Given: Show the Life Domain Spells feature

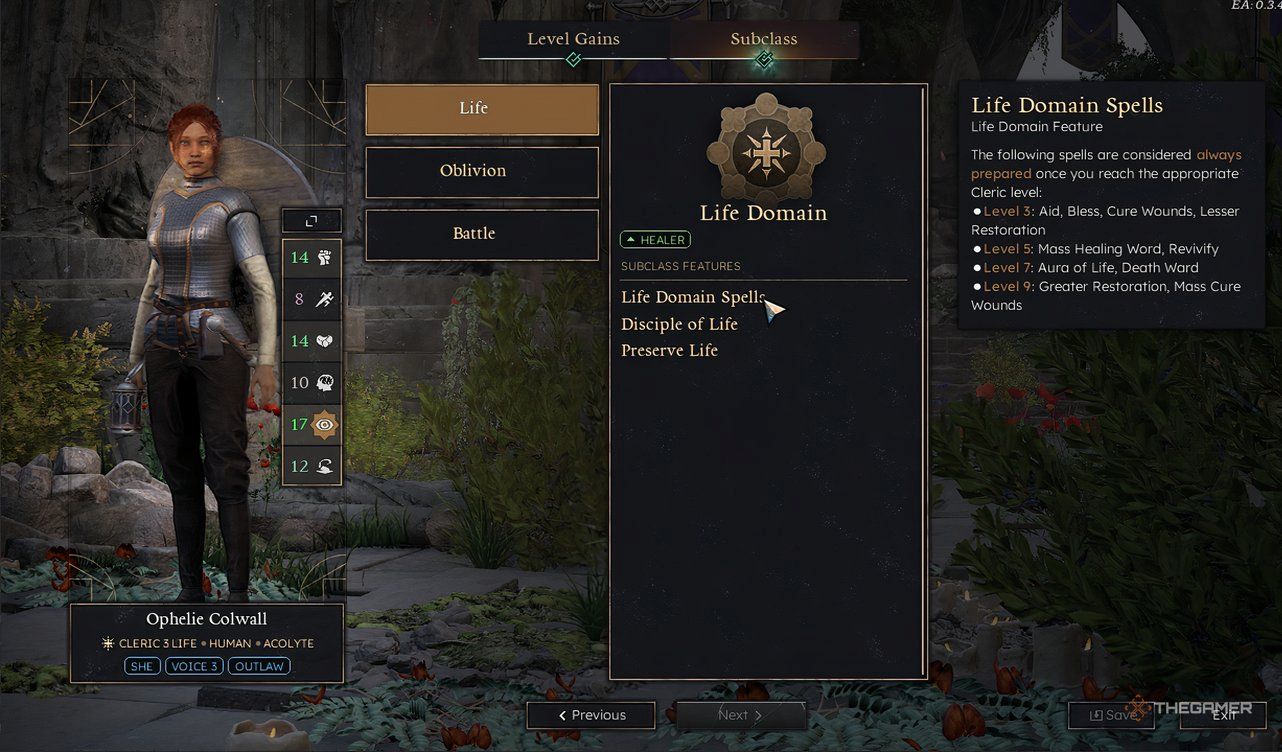Looking at the screenshot, I should coord(692,297).
